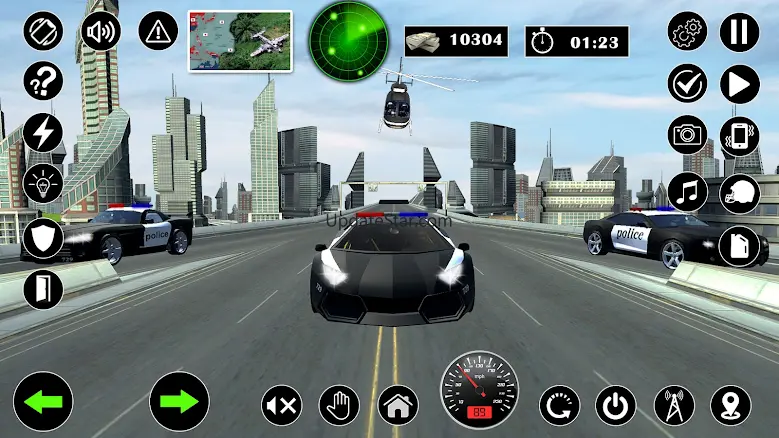Open the minimap thumbnail with airplane
The height and width of the screenshot is (438, 779).
pos(240,41)
